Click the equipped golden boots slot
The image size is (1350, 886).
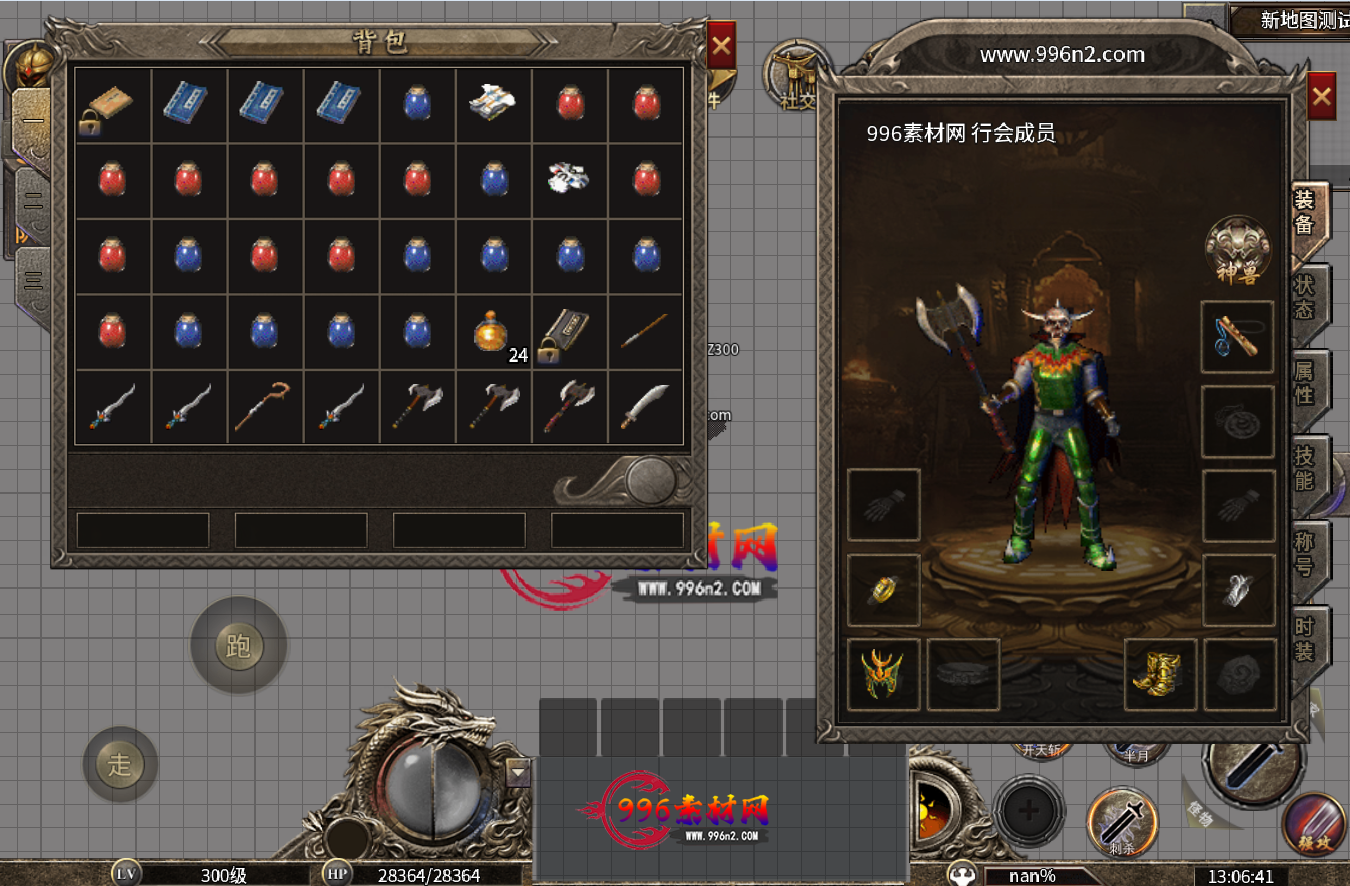tap(1160, 675)
